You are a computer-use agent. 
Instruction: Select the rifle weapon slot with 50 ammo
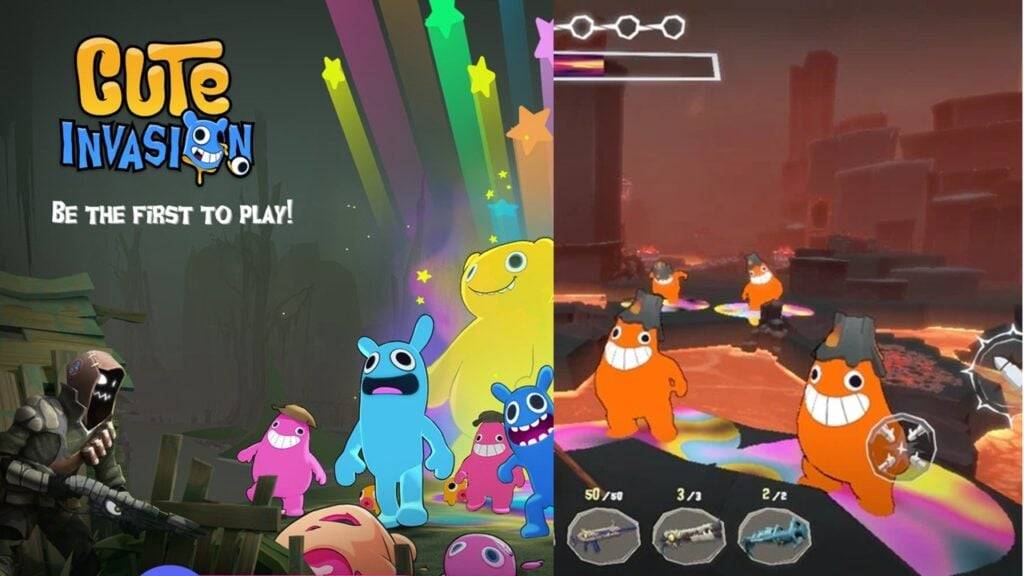[x=603, y=533]
